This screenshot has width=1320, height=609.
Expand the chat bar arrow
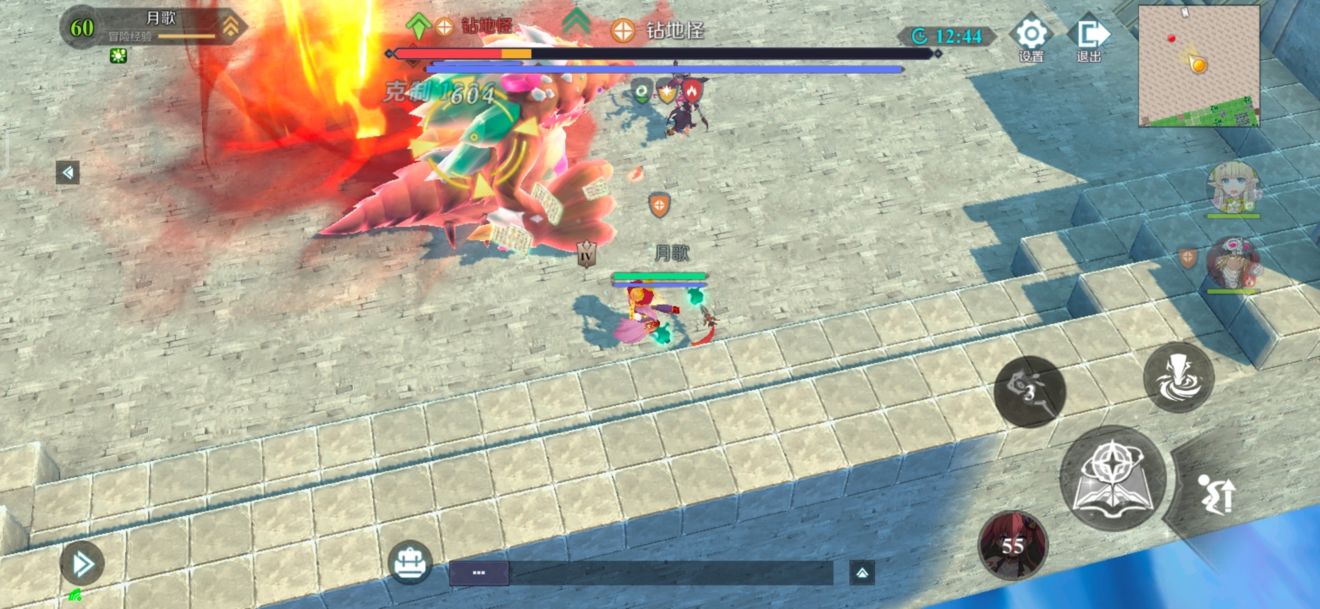tap(862, 573)
